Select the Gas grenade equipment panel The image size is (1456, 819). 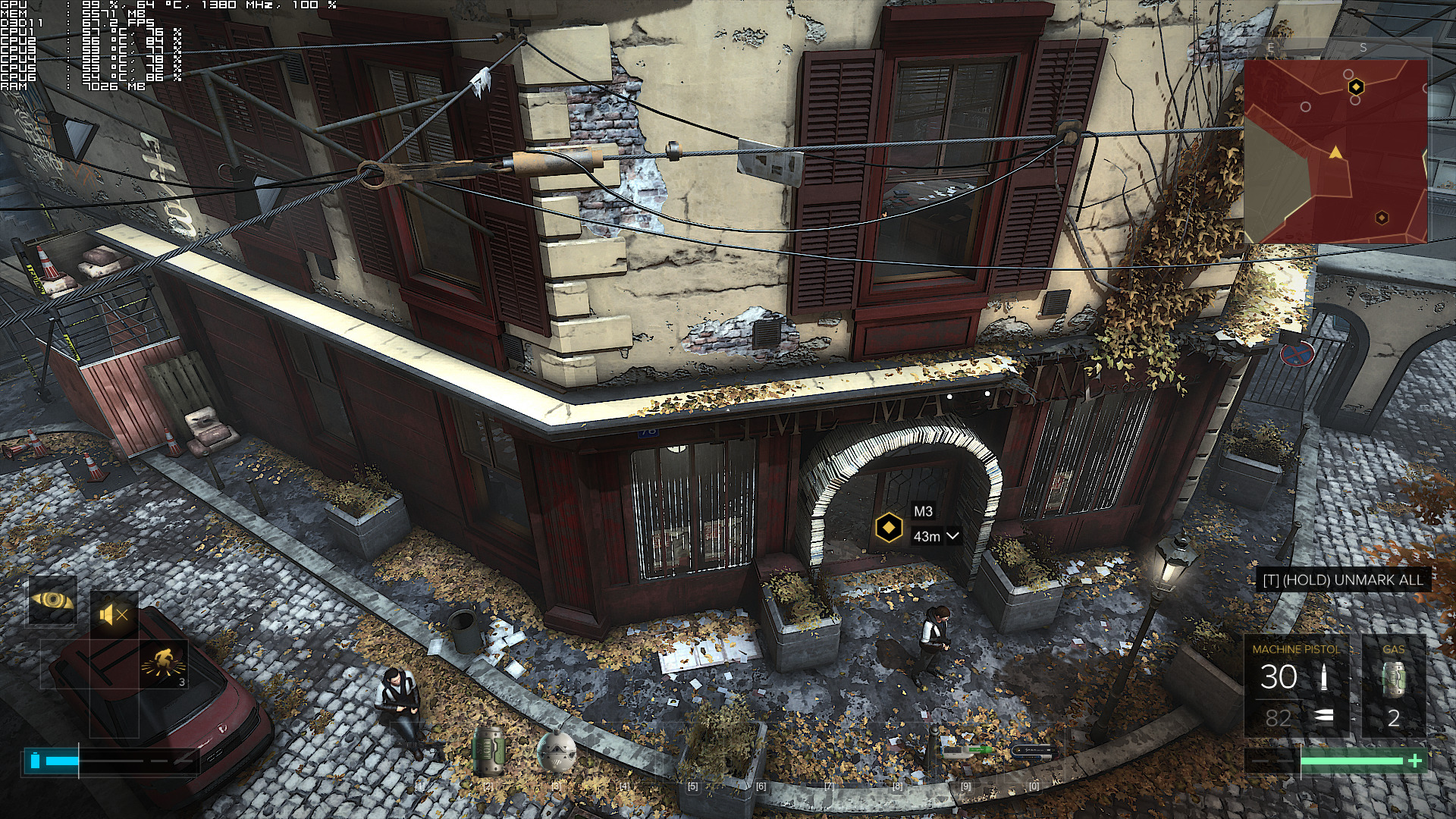(1394, 686)
